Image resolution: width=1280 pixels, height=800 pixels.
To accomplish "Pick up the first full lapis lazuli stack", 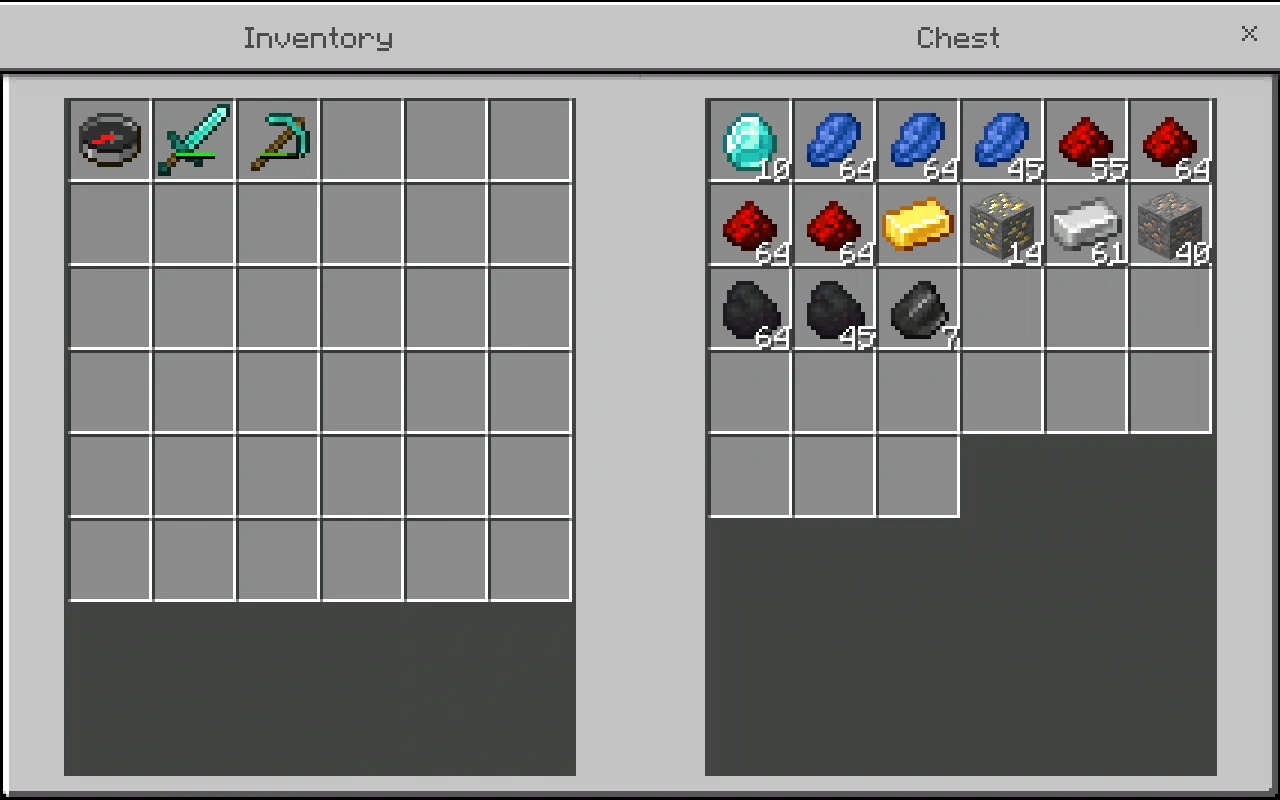I will [834, 140].
